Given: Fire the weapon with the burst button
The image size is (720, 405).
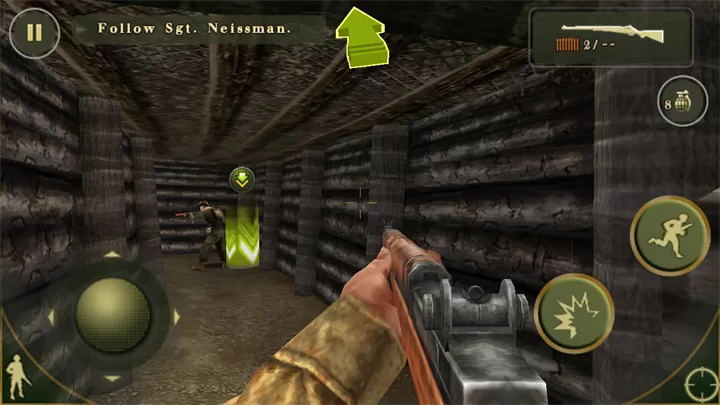Looking at the screenshot, I should click(x=574, y=313).
